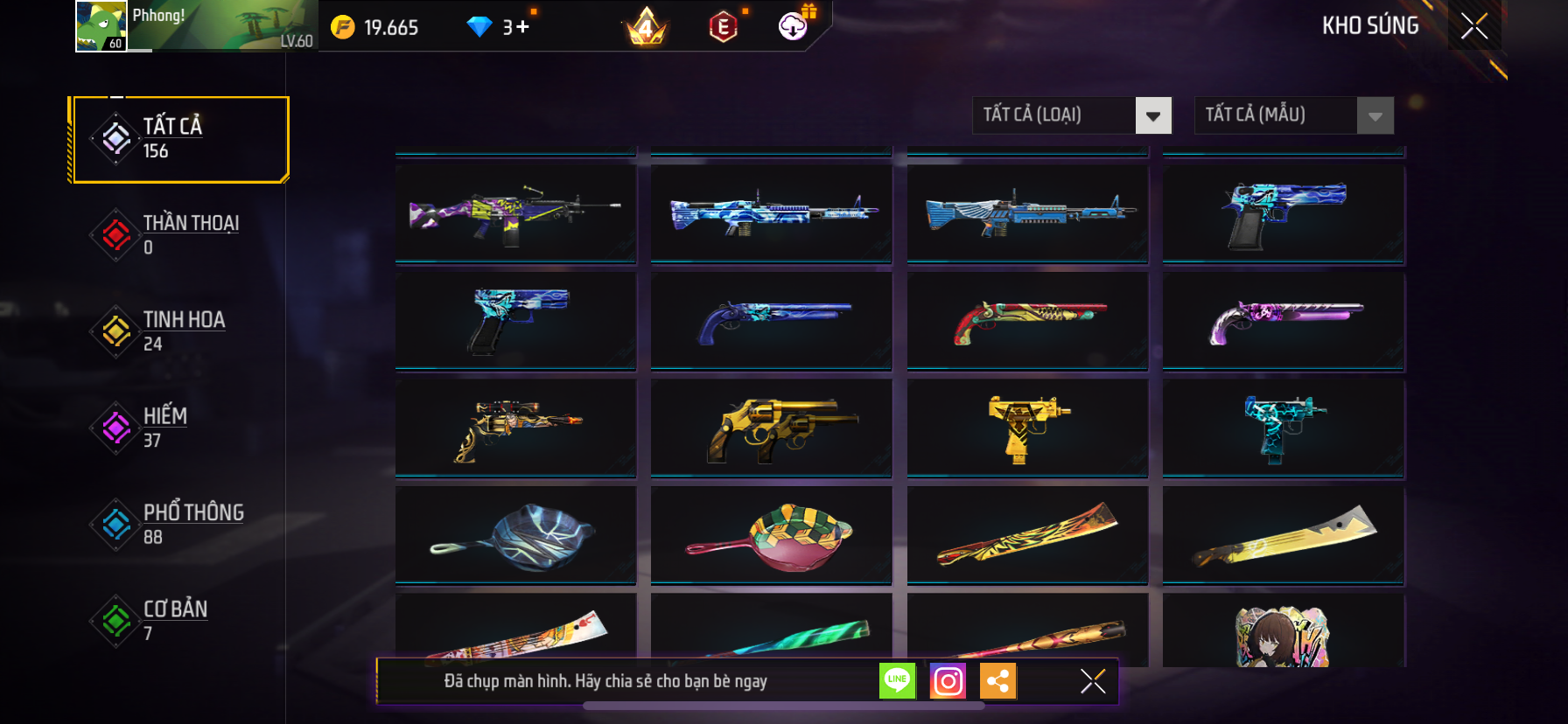Select the red and gold shotgun skin
This screenshot has width=1568, height=724.
click(x=1027, y=321)
